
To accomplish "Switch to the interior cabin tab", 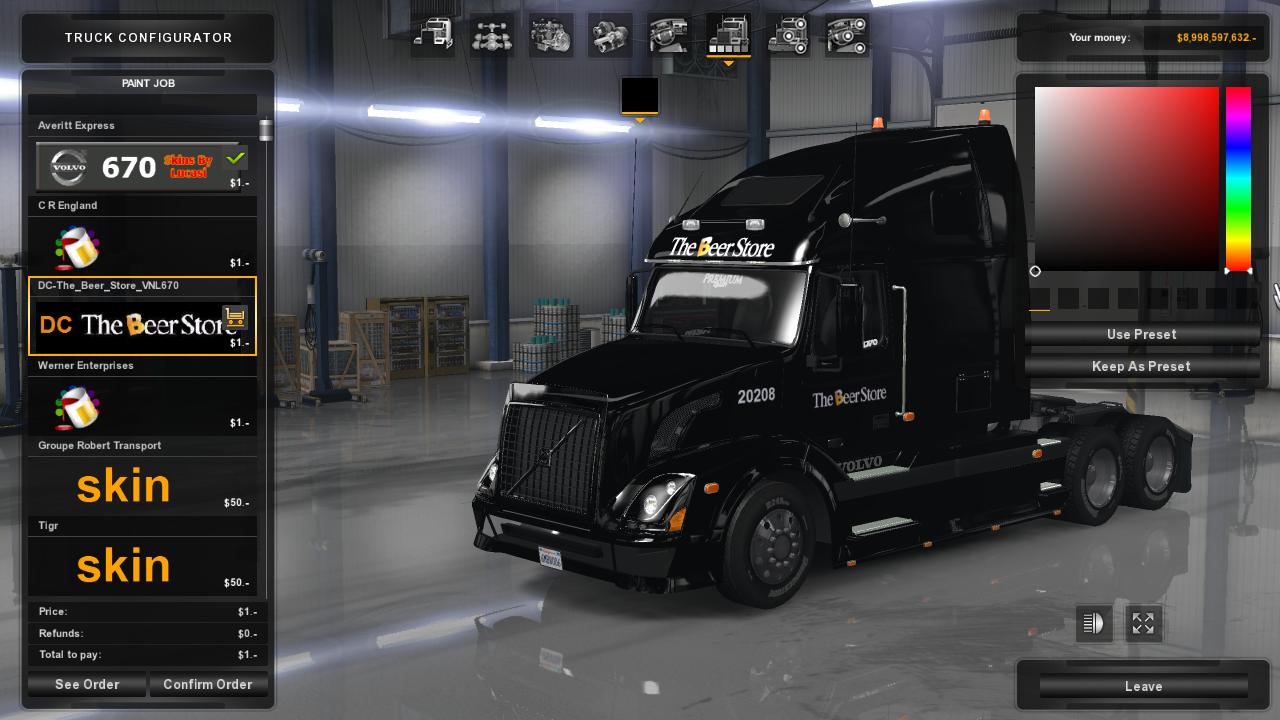I will coord(669,36).
